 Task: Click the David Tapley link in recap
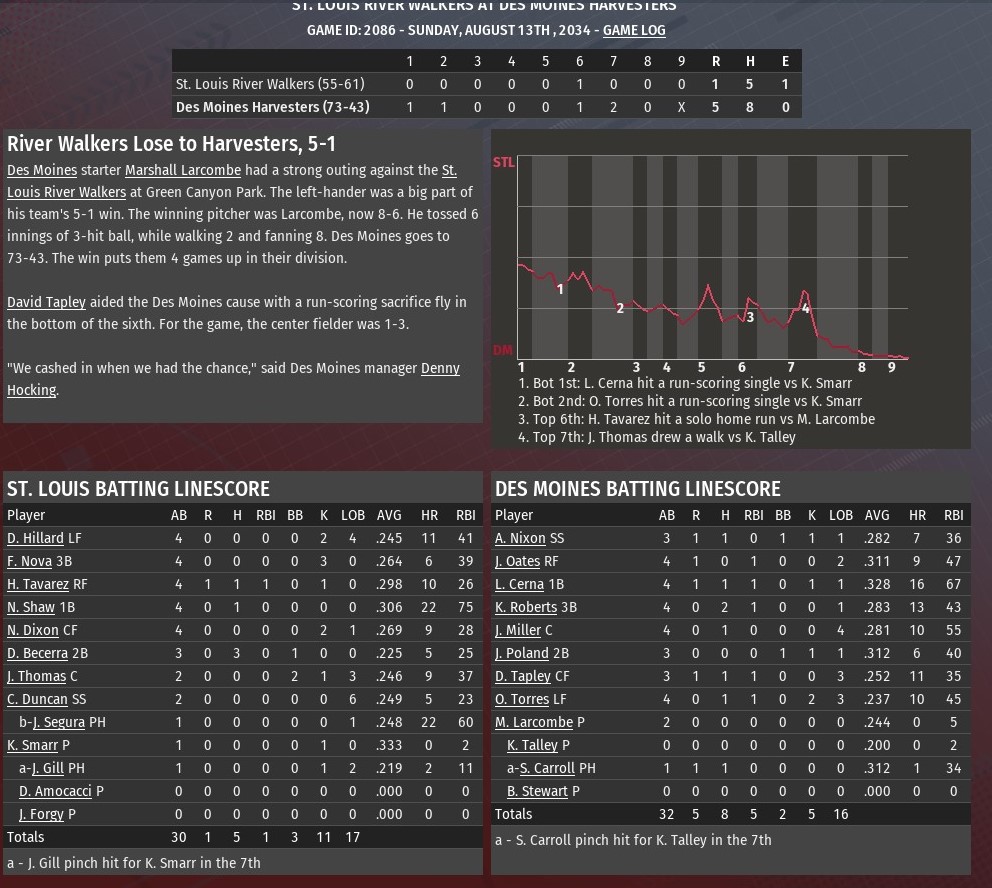point(46,302)
